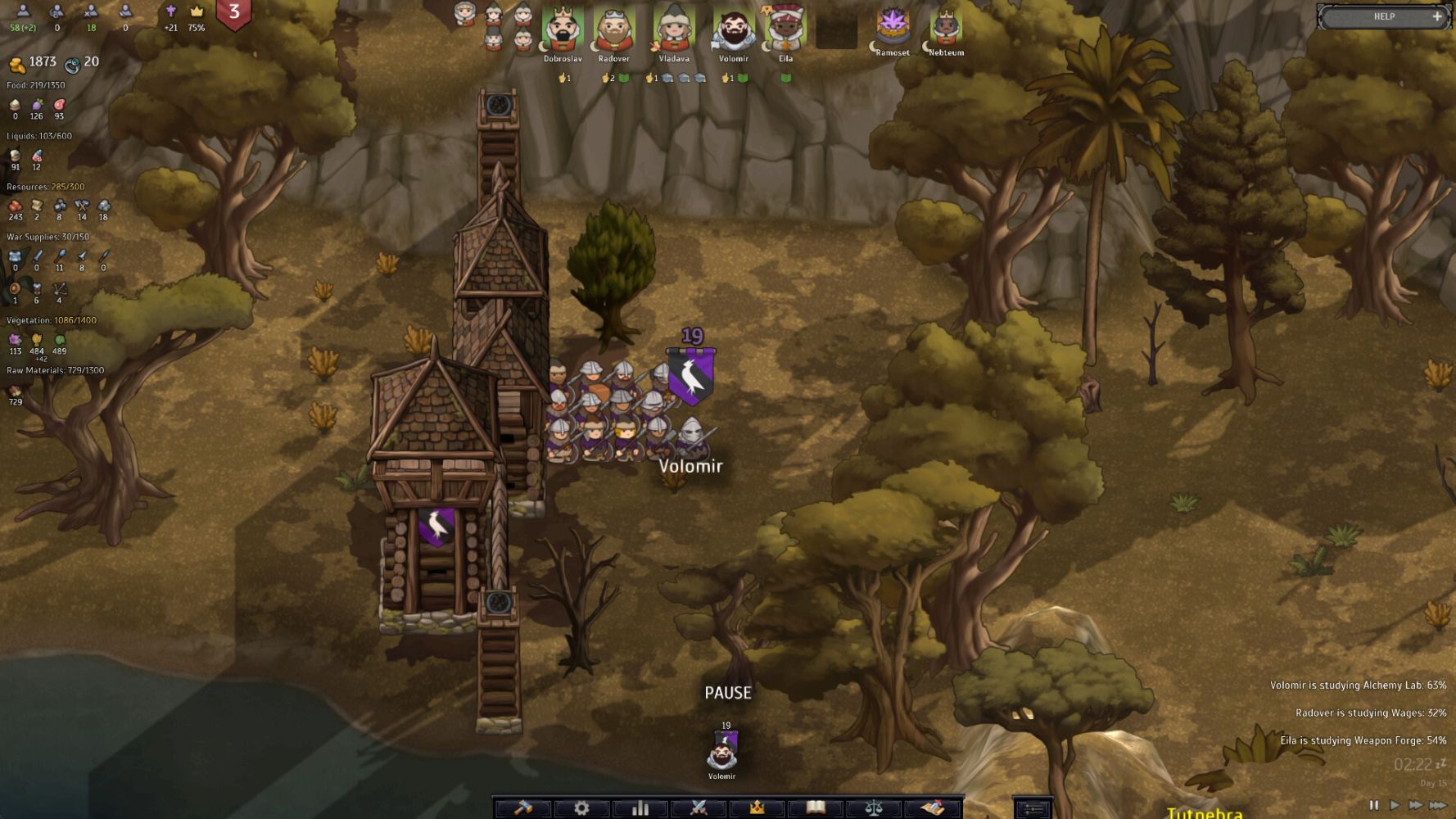Open the book research menu

pyautogui.click(x=816, y=808)
